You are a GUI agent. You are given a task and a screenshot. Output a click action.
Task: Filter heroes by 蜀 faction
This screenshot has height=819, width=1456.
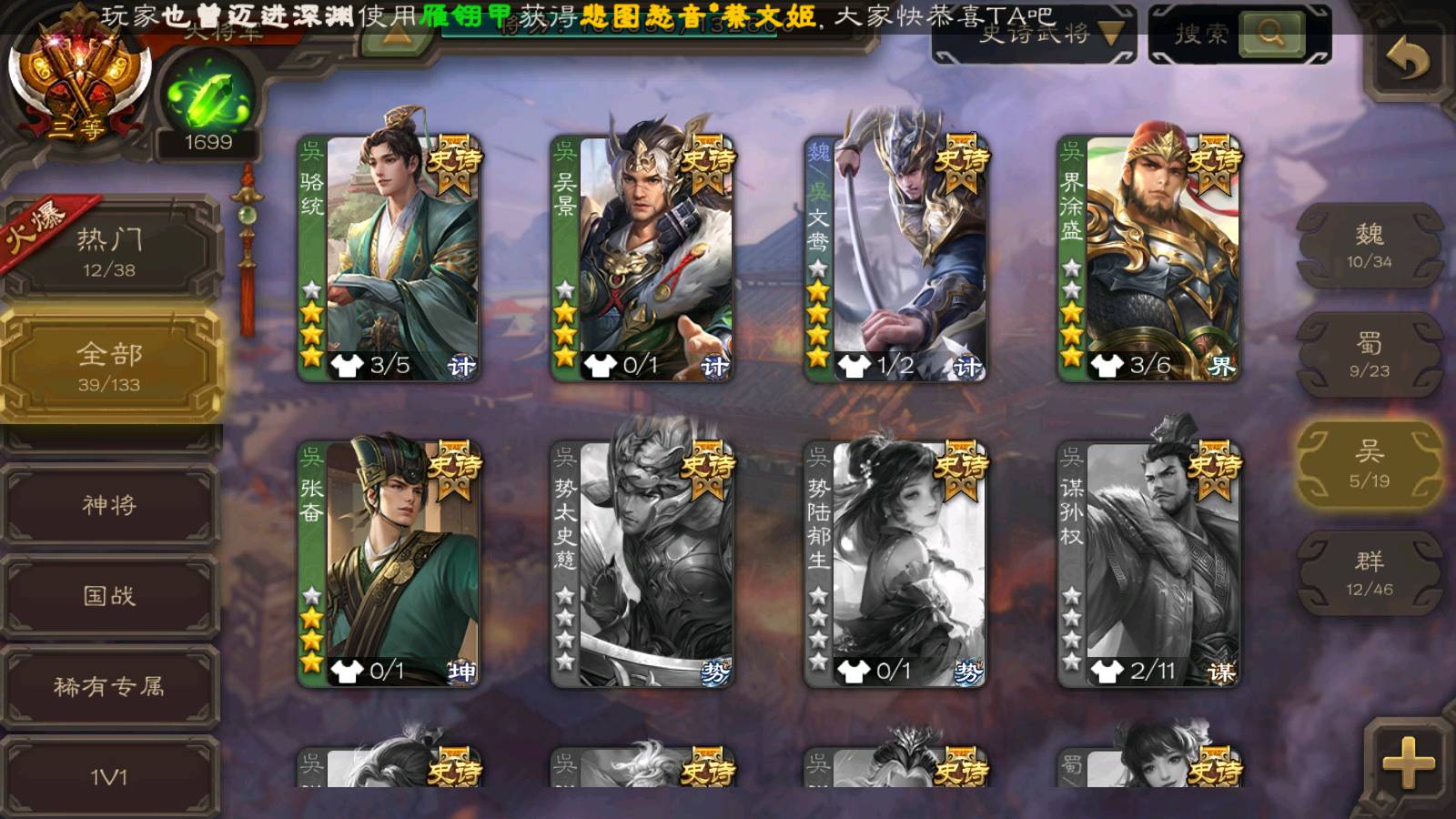[x=1369, y=355]
